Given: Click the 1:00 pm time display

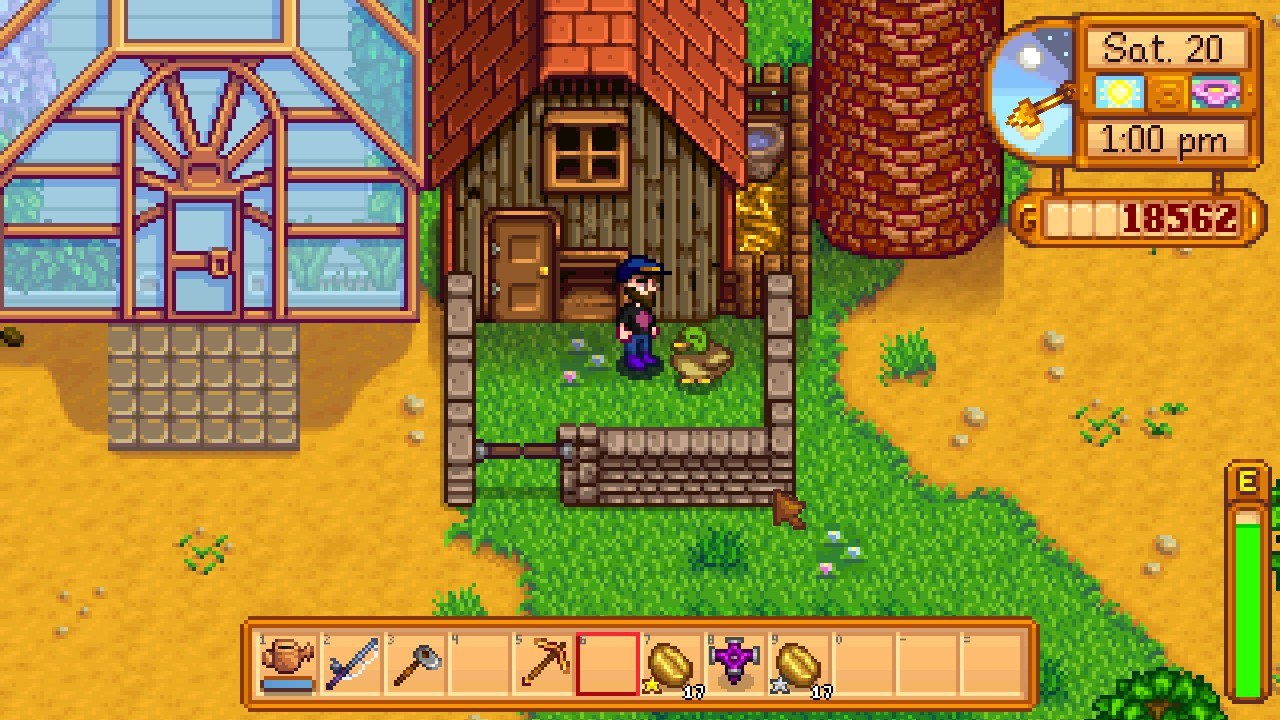Looking at the screenshot, I should pos(1166,139).
